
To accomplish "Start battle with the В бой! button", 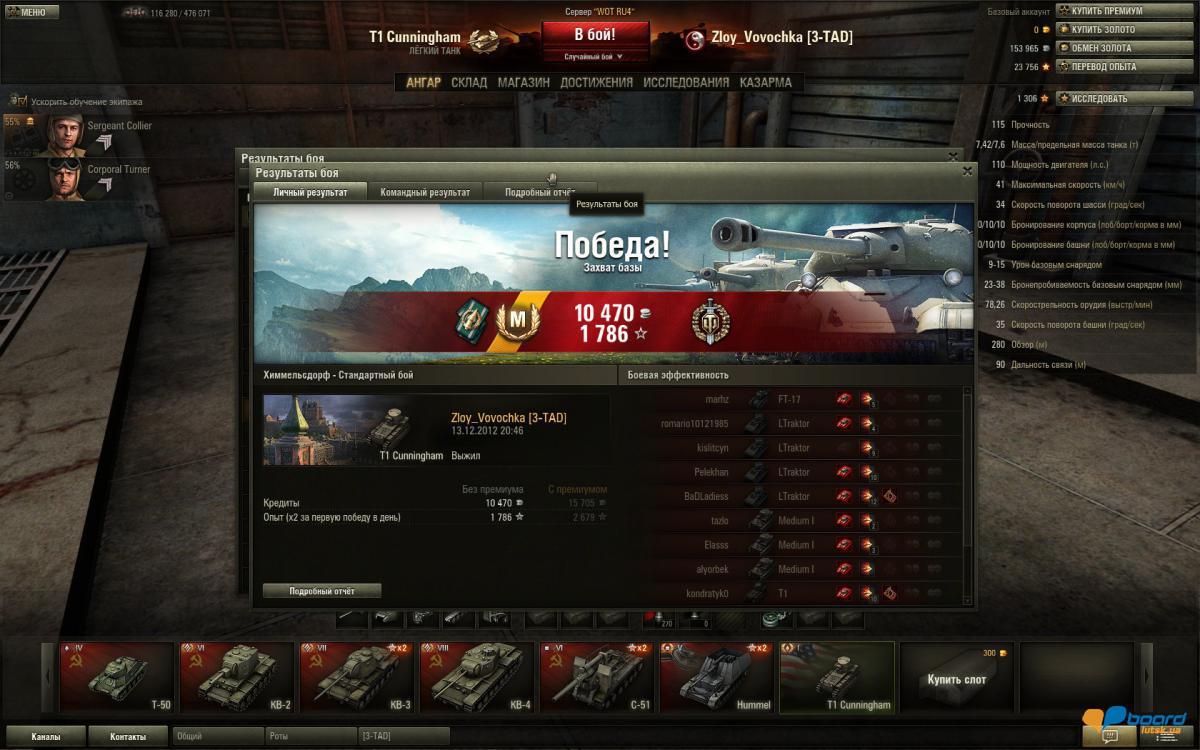I will coord(594,34).
